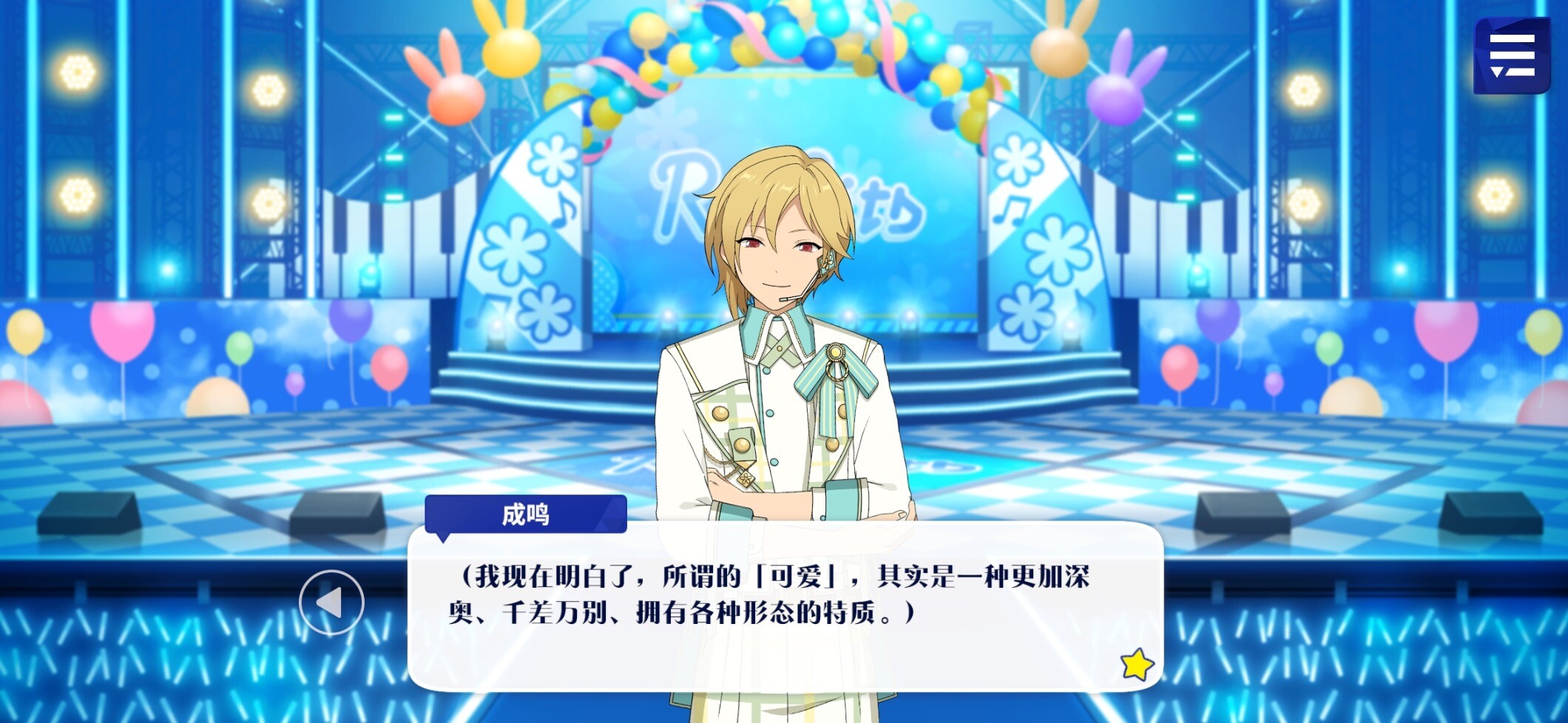
Task: Advance the dialogue via the yellow star
Action: [x=1136, y=664]
